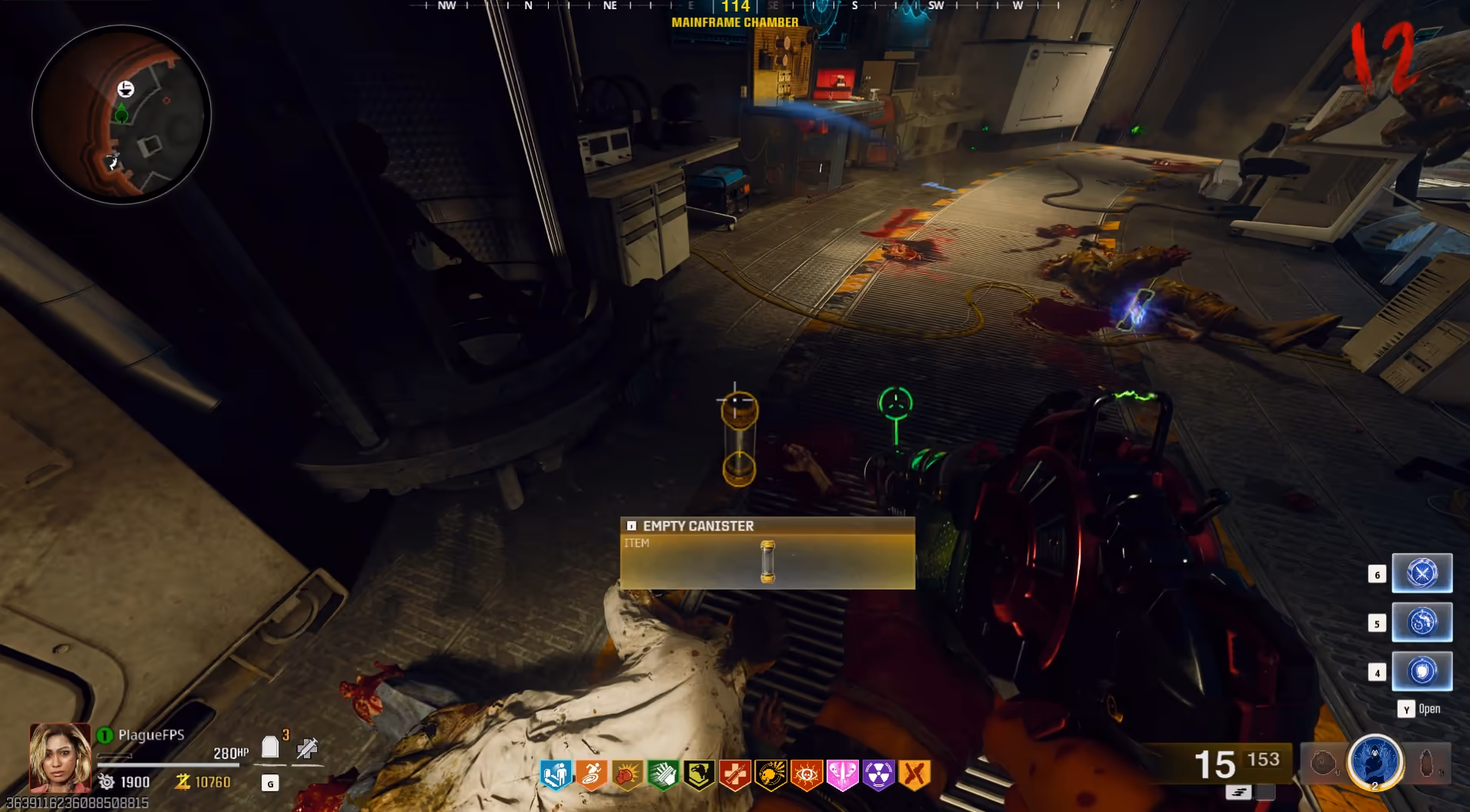
Task: Click the circular minimap
Action: click(x=122, y=115)
